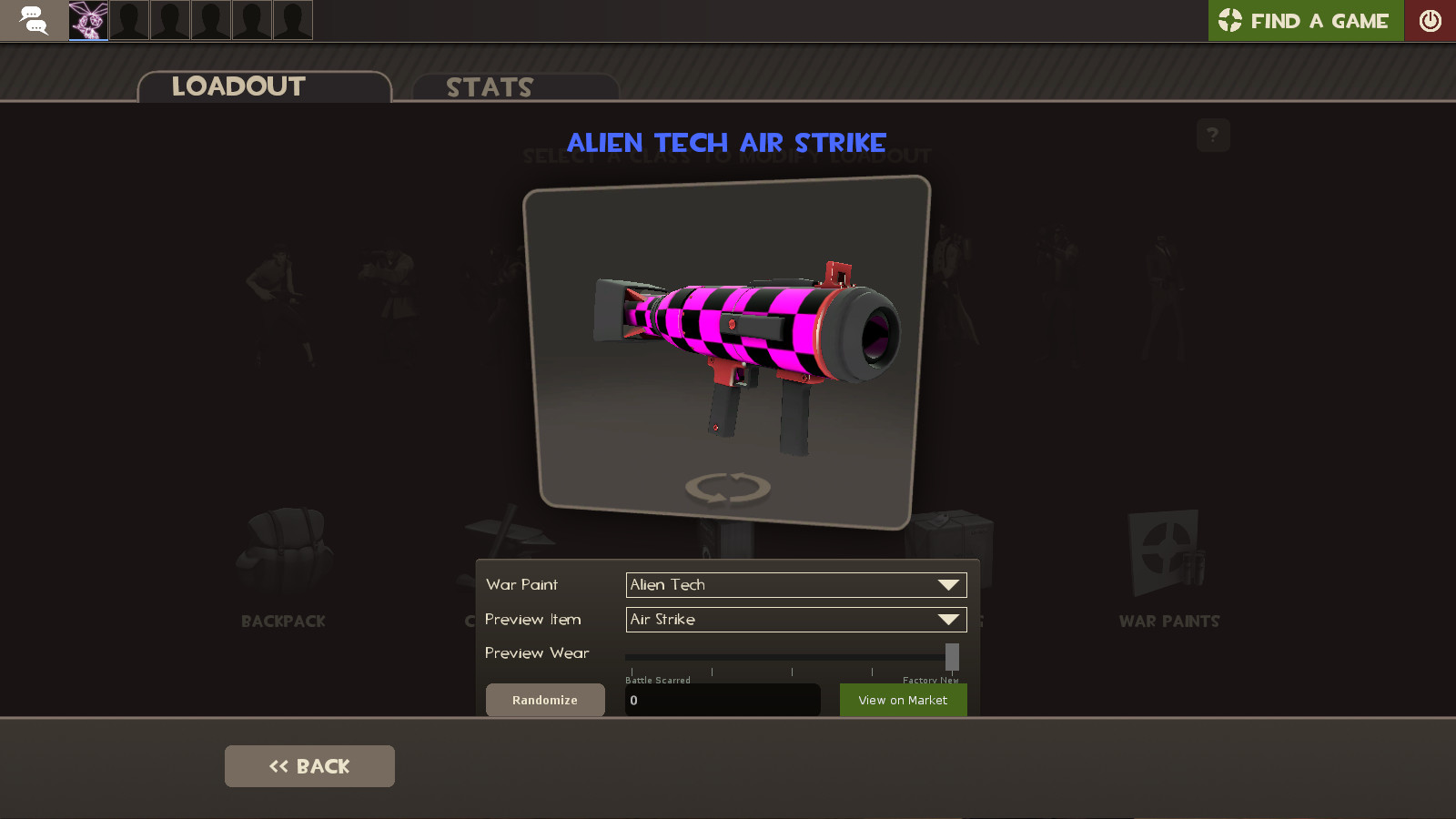This screenshot has width=1456, height=819.
Task: Click View on Market
Action: (x=903, y=700)
